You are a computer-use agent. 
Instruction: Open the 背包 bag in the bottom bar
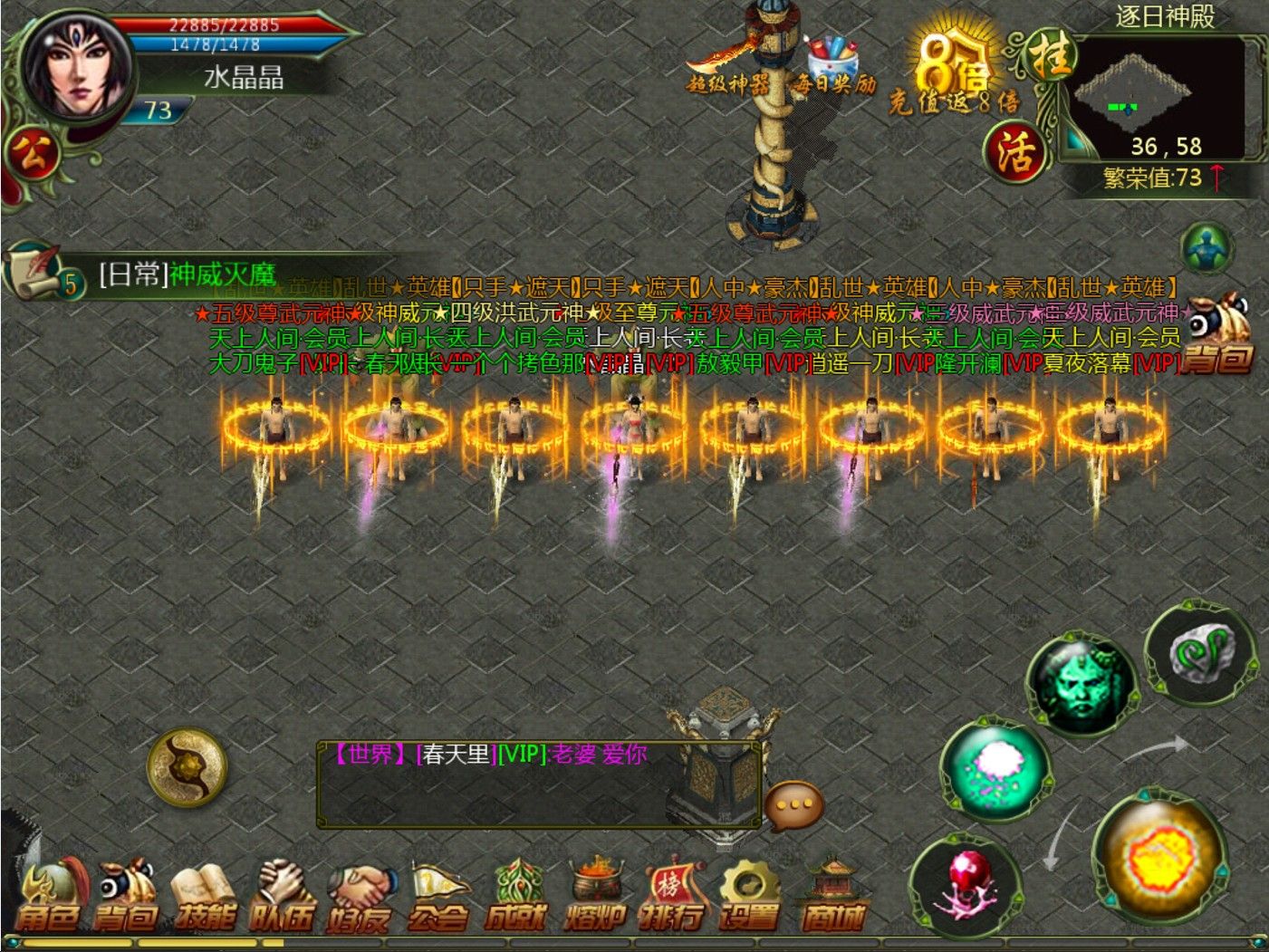click(126, 898)
